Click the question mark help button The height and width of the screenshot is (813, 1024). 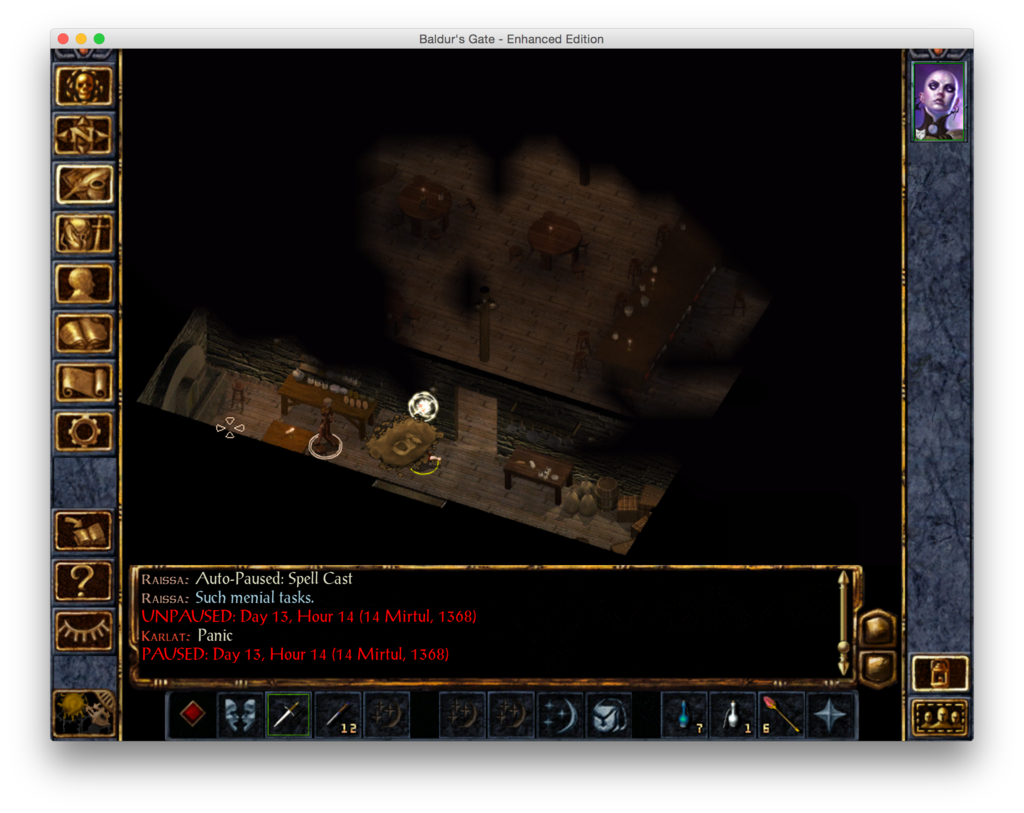[84, 579]
